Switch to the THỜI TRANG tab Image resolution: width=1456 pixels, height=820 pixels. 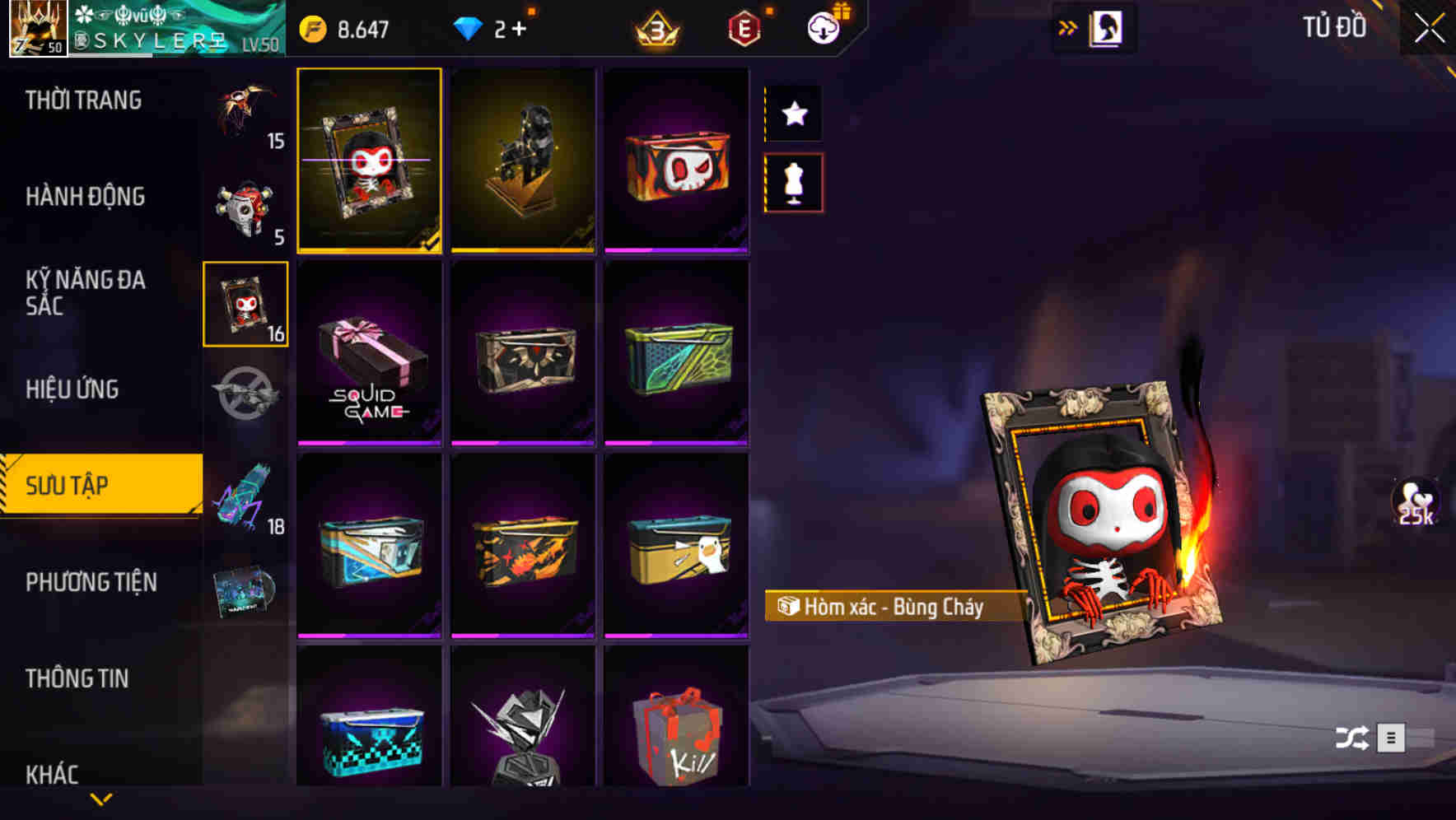point(82,100)
